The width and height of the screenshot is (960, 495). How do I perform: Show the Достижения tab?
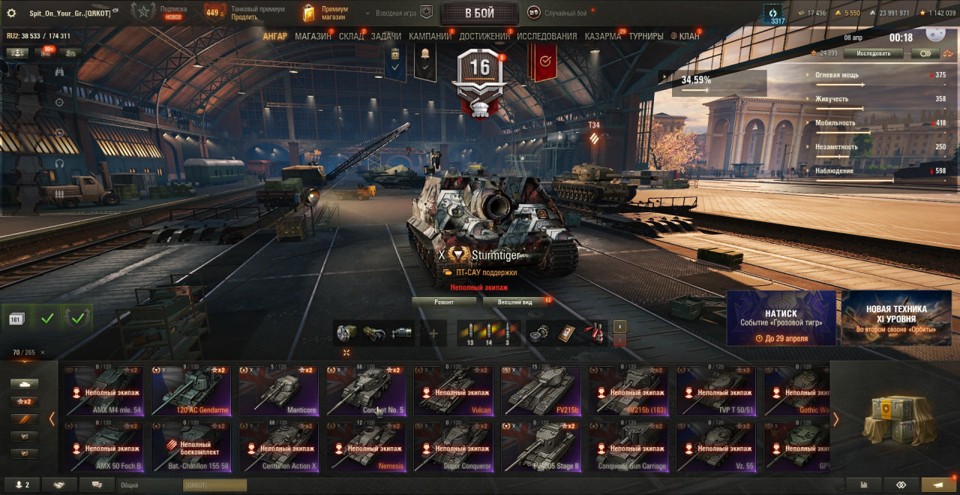(x=484, y=36)
